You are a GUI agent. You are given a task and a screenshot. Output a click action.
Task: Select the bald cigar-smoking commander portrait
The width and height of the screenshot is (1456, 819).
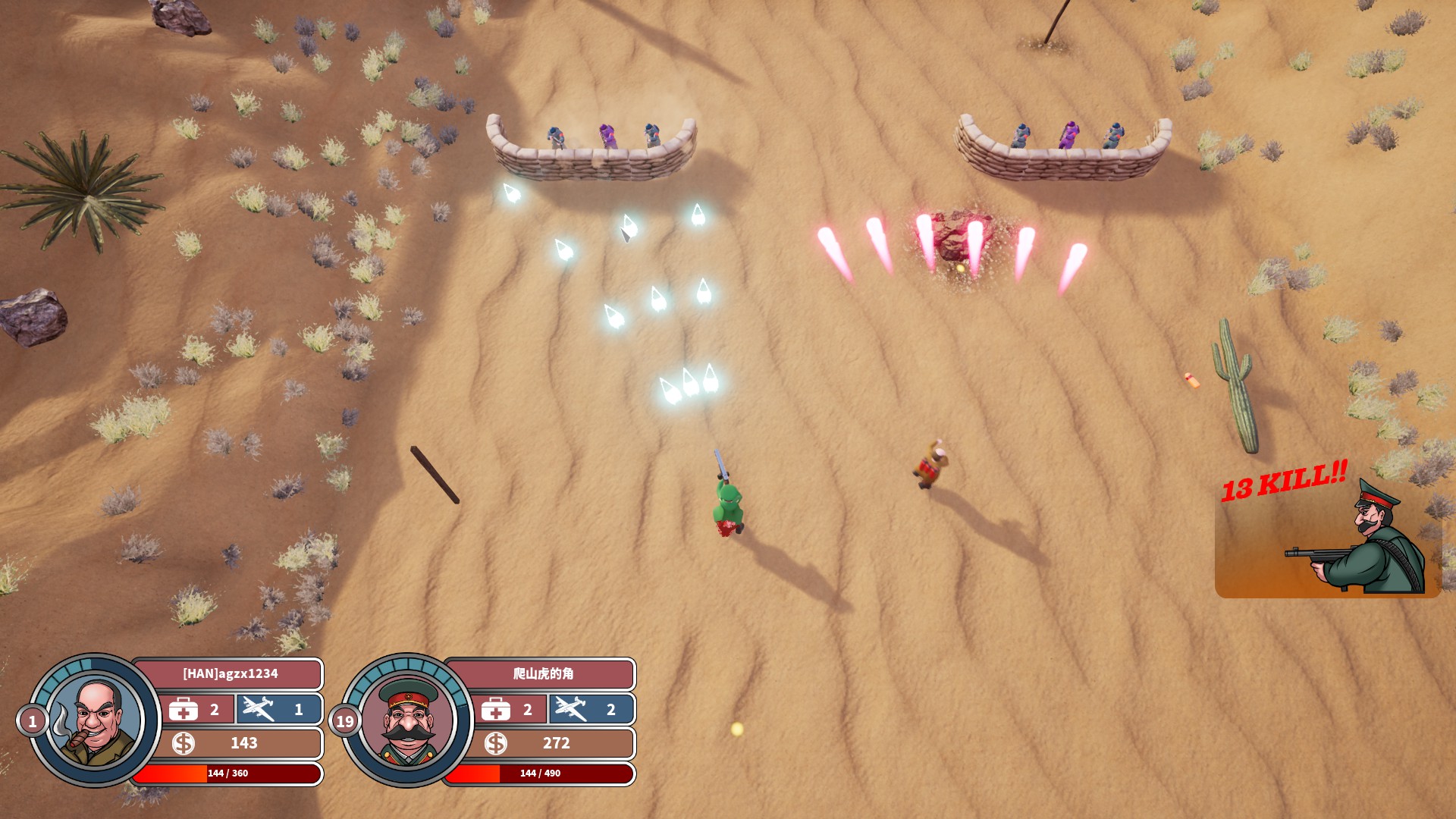(x=94, y=720)
